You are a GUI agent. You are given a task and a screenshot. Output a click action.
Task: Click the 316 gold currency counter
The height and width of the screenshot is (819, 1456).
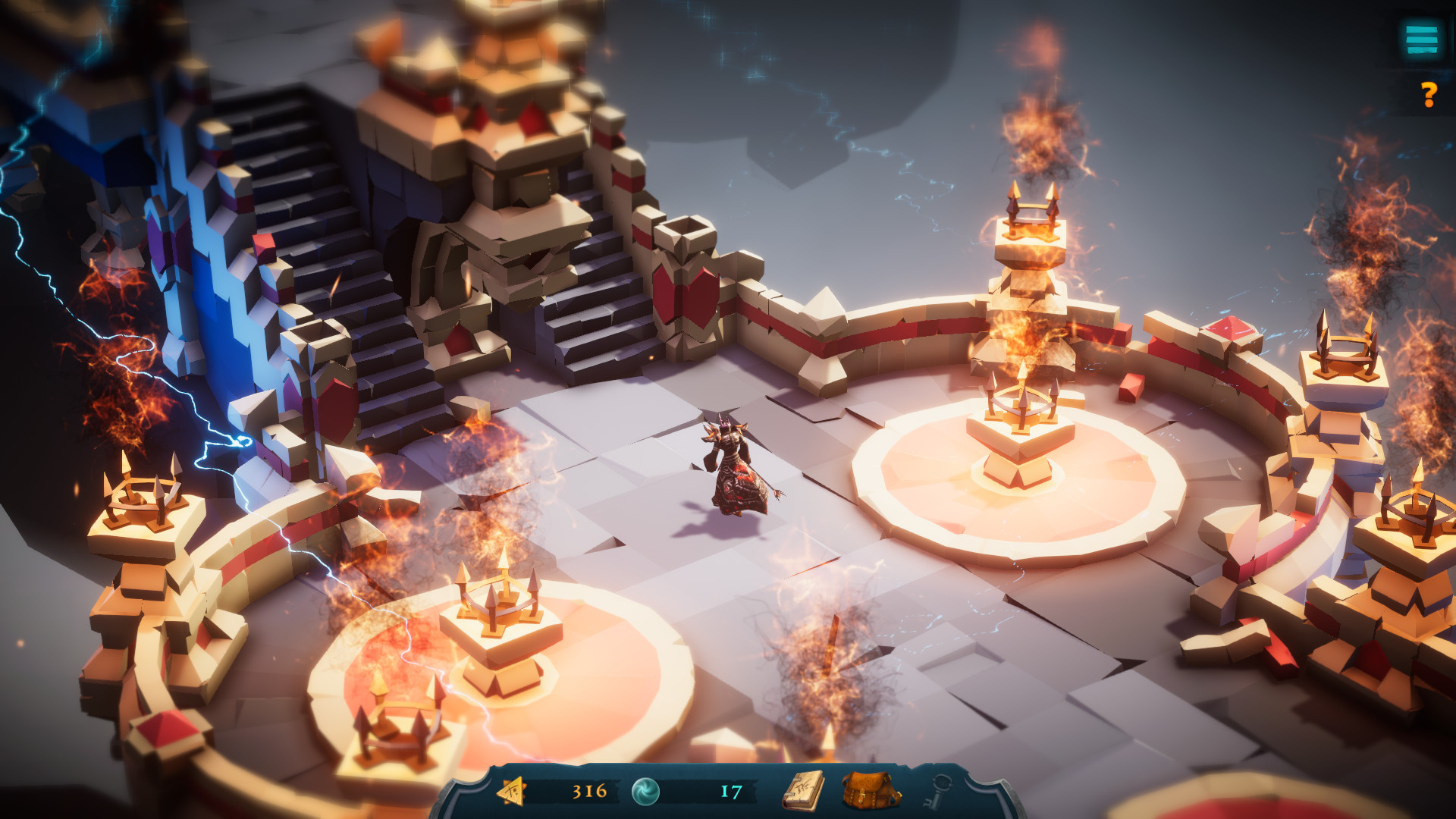[x=588, y=791]
